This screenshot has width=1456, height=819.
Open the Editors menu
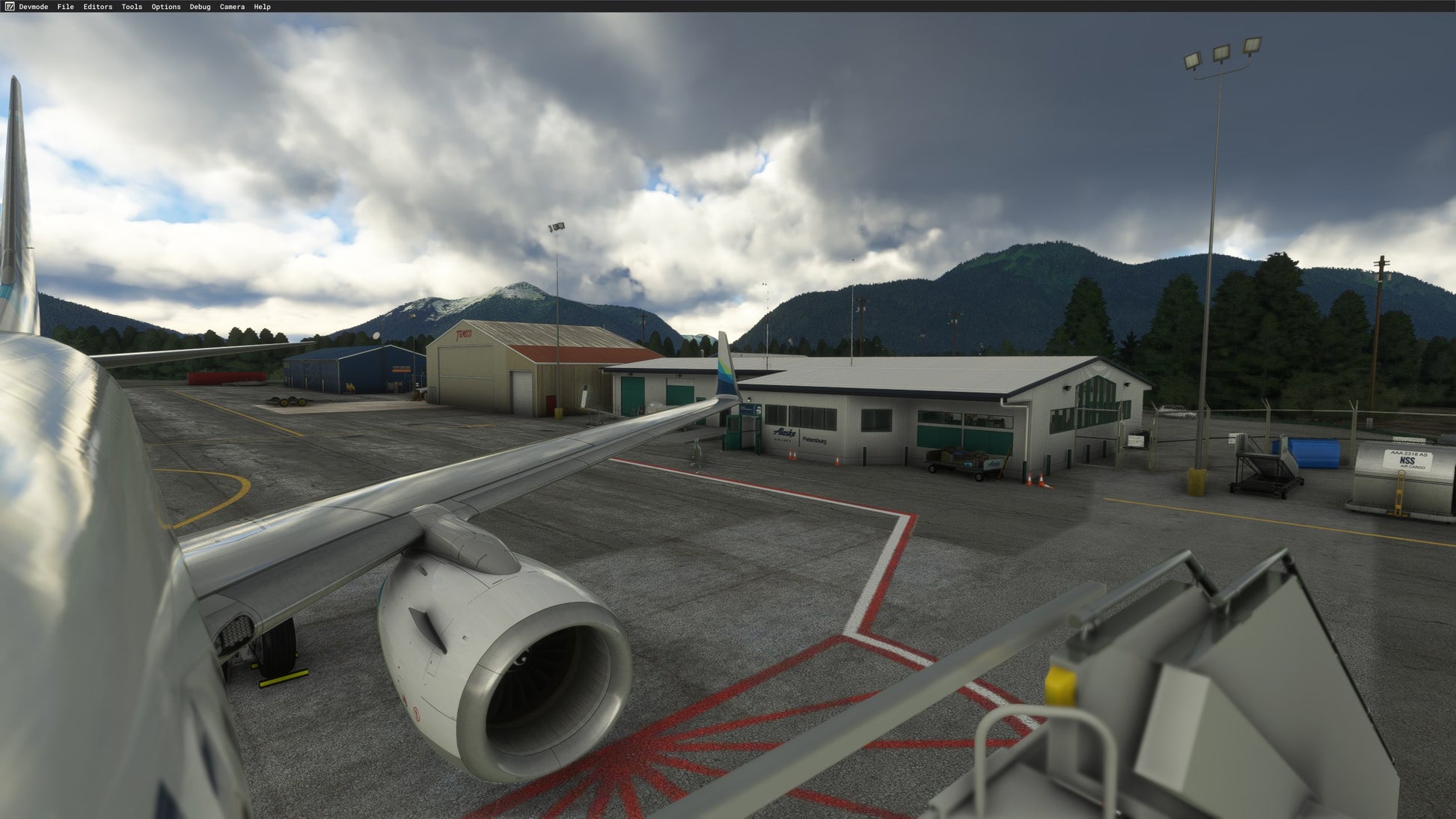pyautogui.click(x=97, y=7)
